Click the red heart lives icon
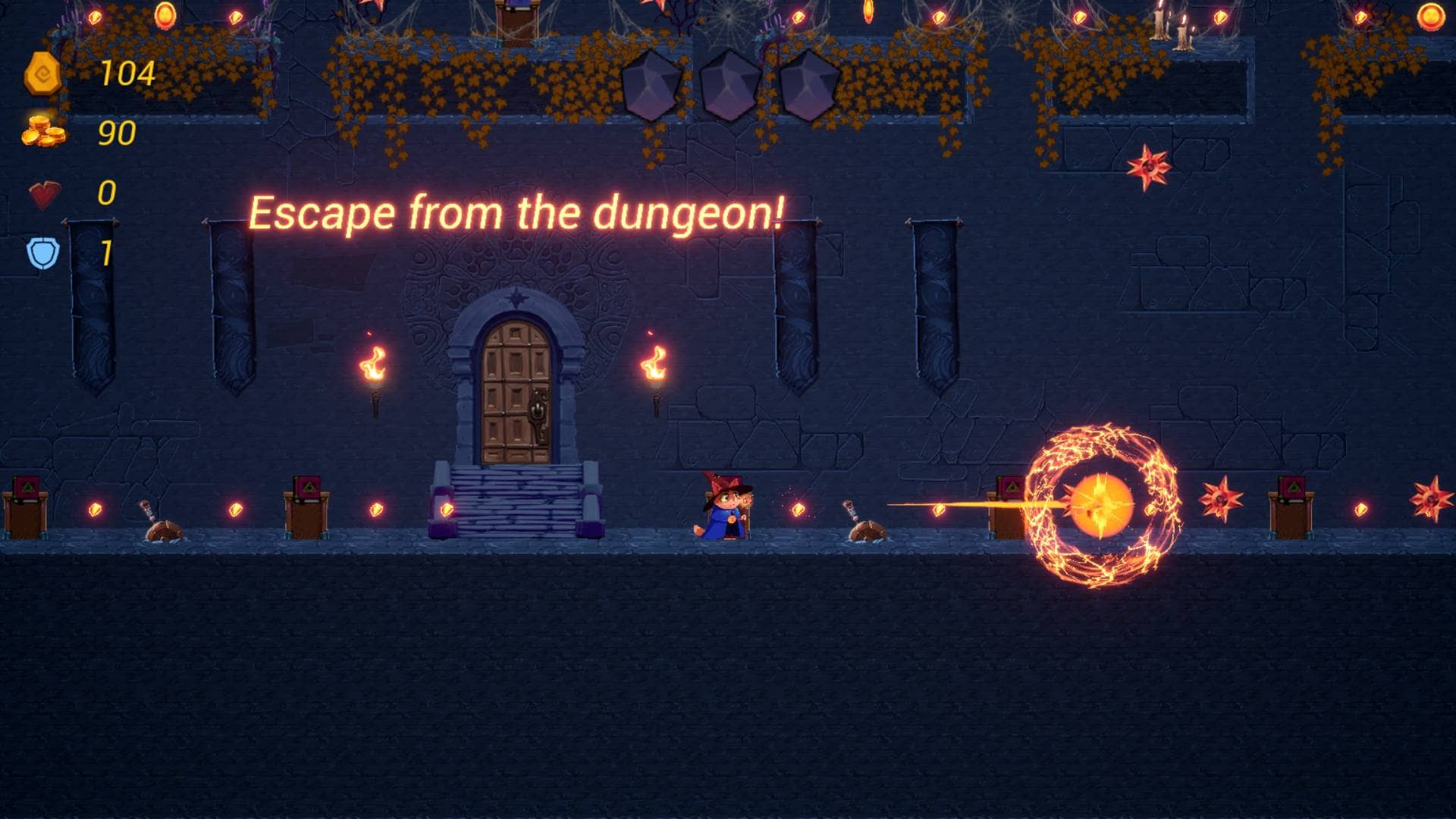Screen dimensions: 1456x819 (x=44, y=194)
